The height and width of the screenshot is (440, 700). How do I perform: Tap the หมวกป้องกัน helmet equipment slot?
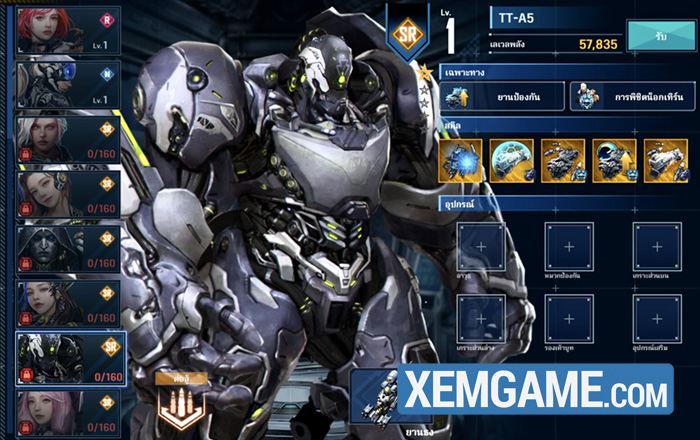click(570, 246)
